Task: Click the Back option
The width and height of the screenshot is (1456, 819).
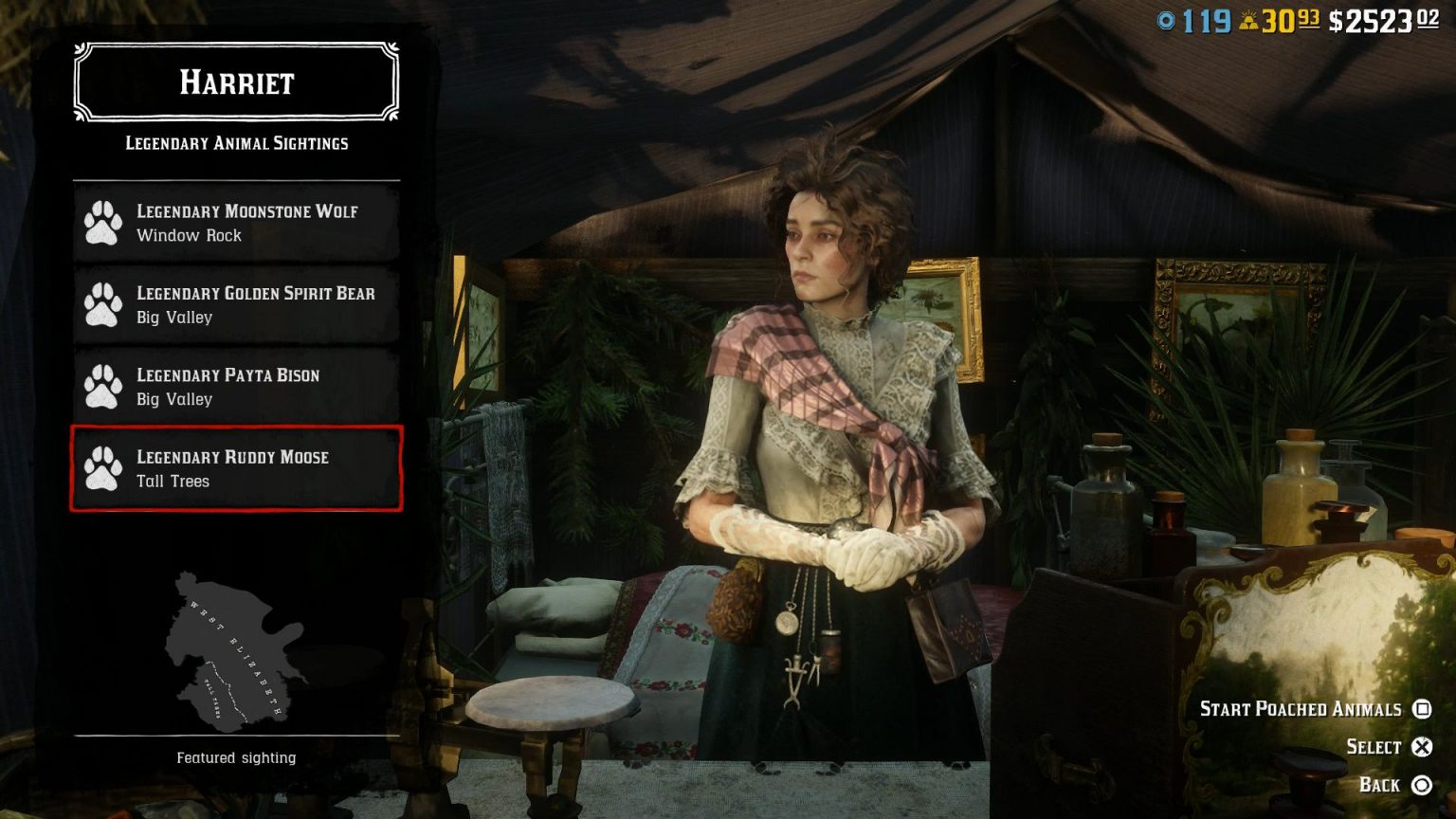Action: click(1380, 786)
